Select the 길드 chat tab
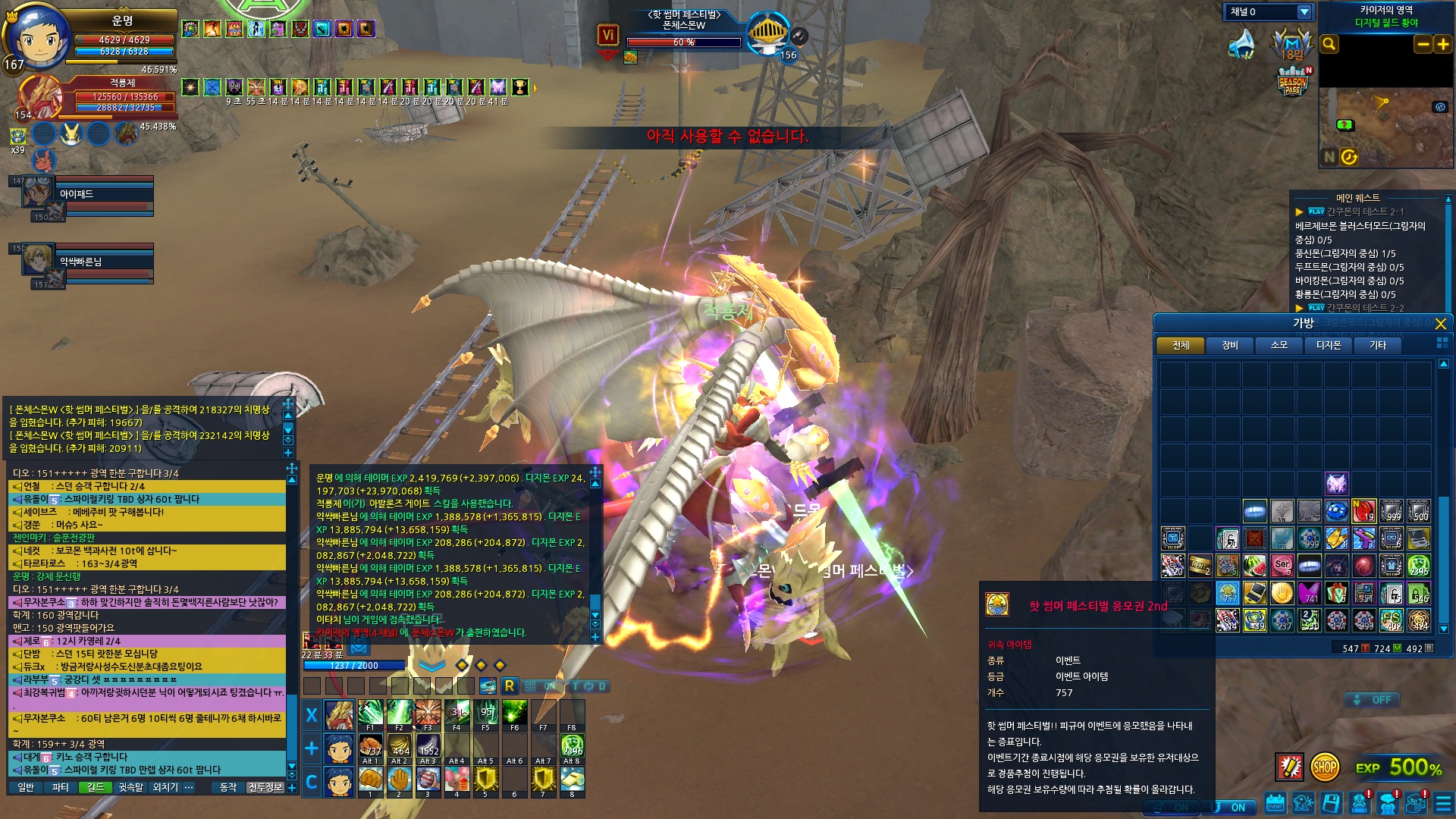This screenshot has height=819, width=1456. coord(96,788)
